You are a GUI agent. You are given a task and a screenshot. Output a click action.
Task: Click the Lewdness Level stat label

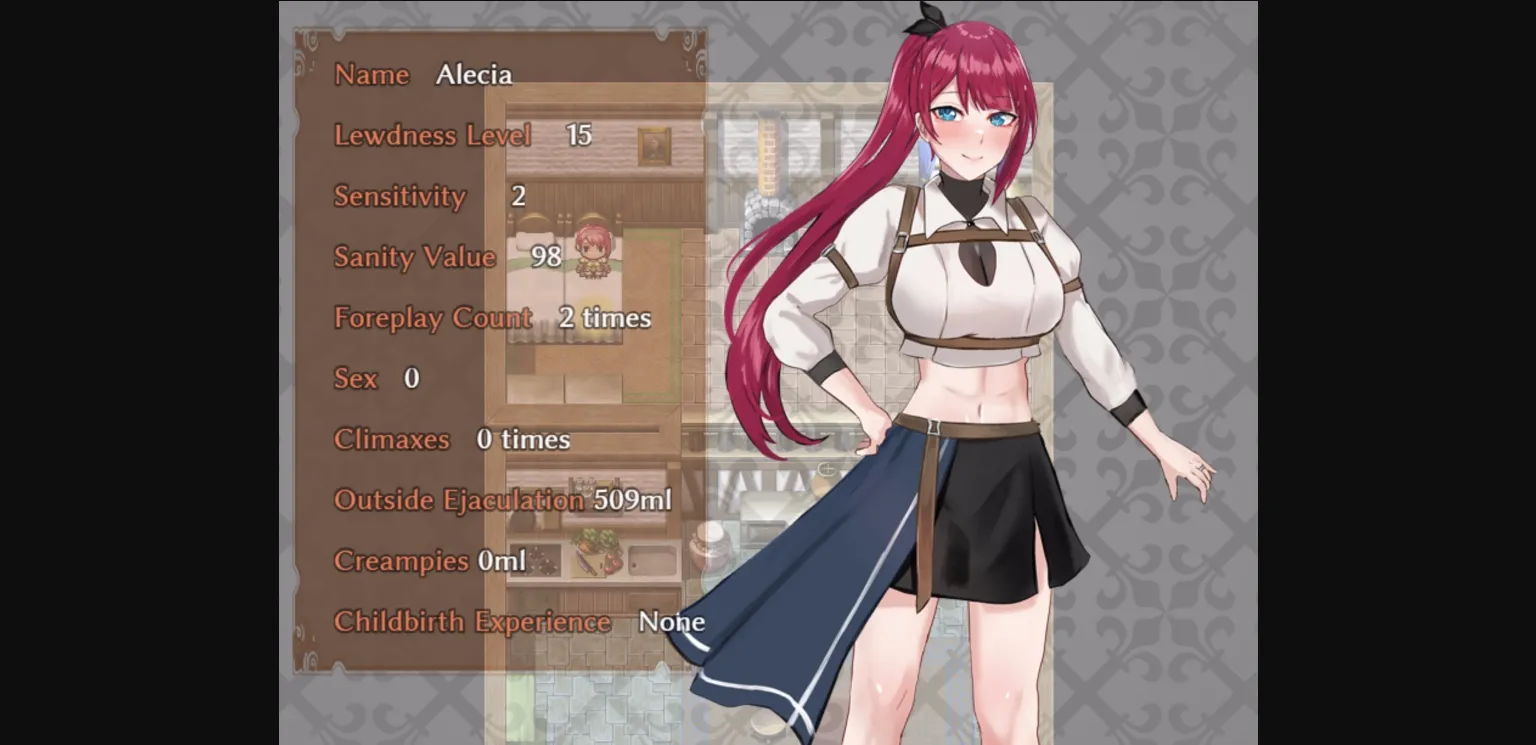(x=433, y=136)
